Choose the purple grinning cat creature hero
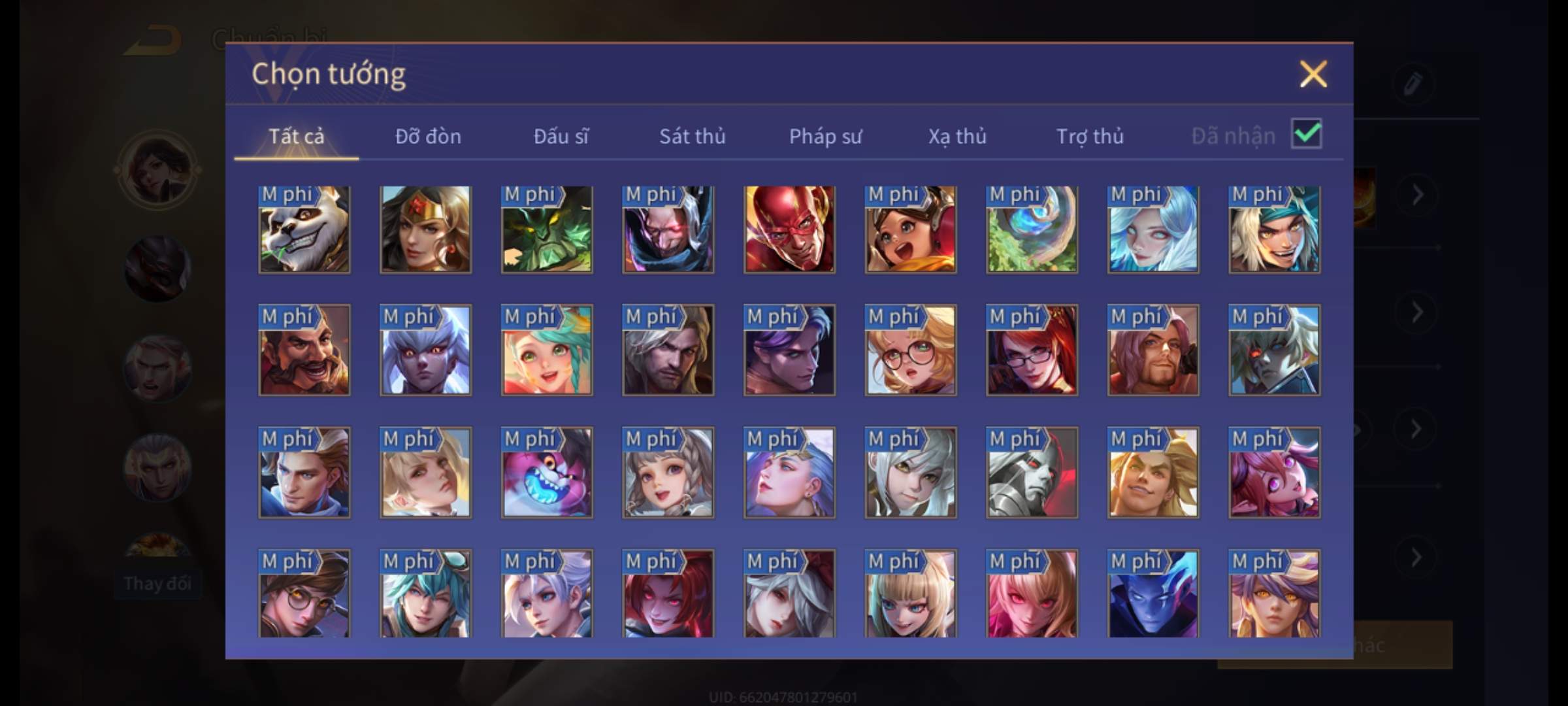1568x706 pixels. tap(547, 473)
